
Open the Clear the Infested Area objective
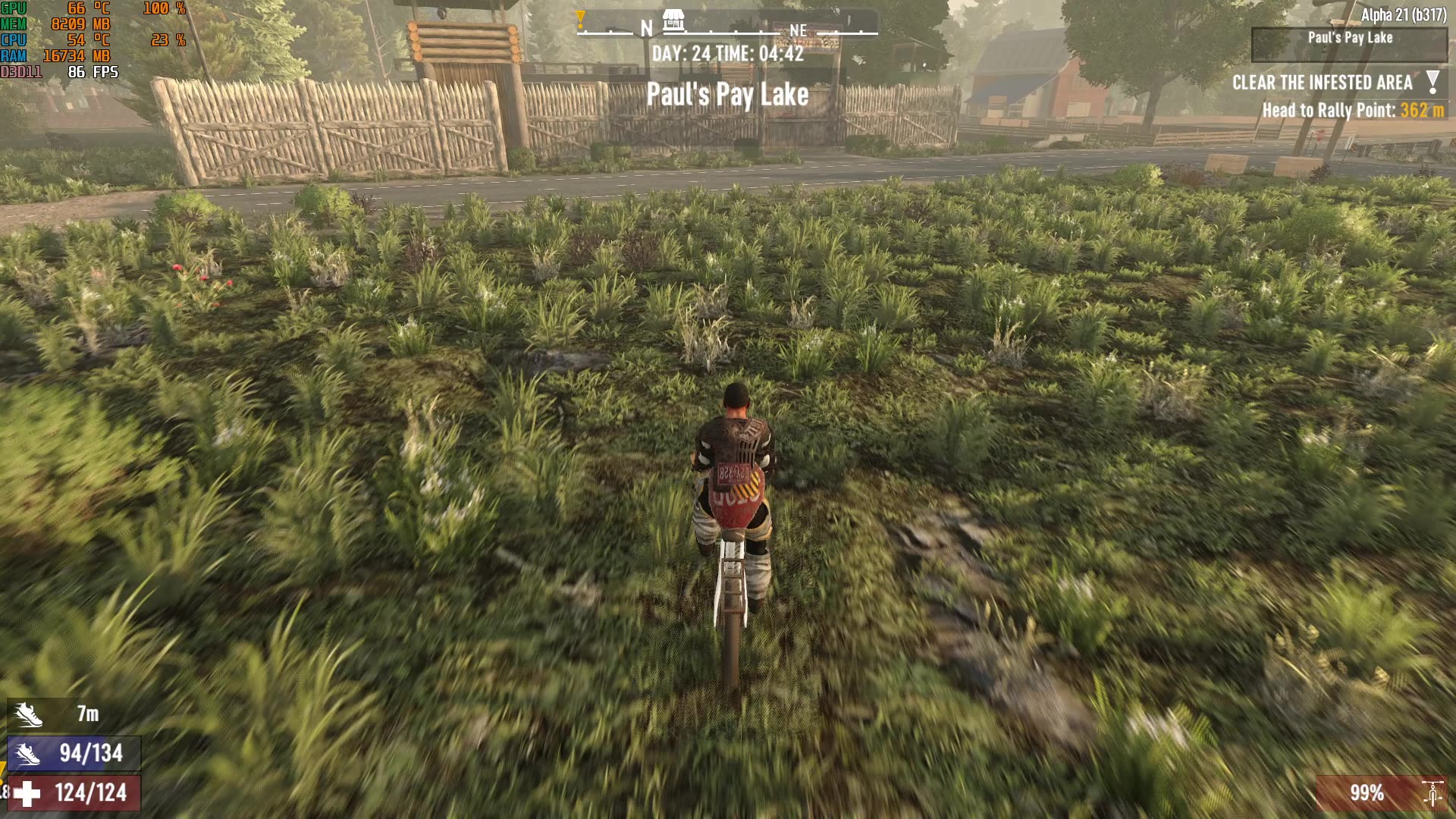coord(1322,83)
